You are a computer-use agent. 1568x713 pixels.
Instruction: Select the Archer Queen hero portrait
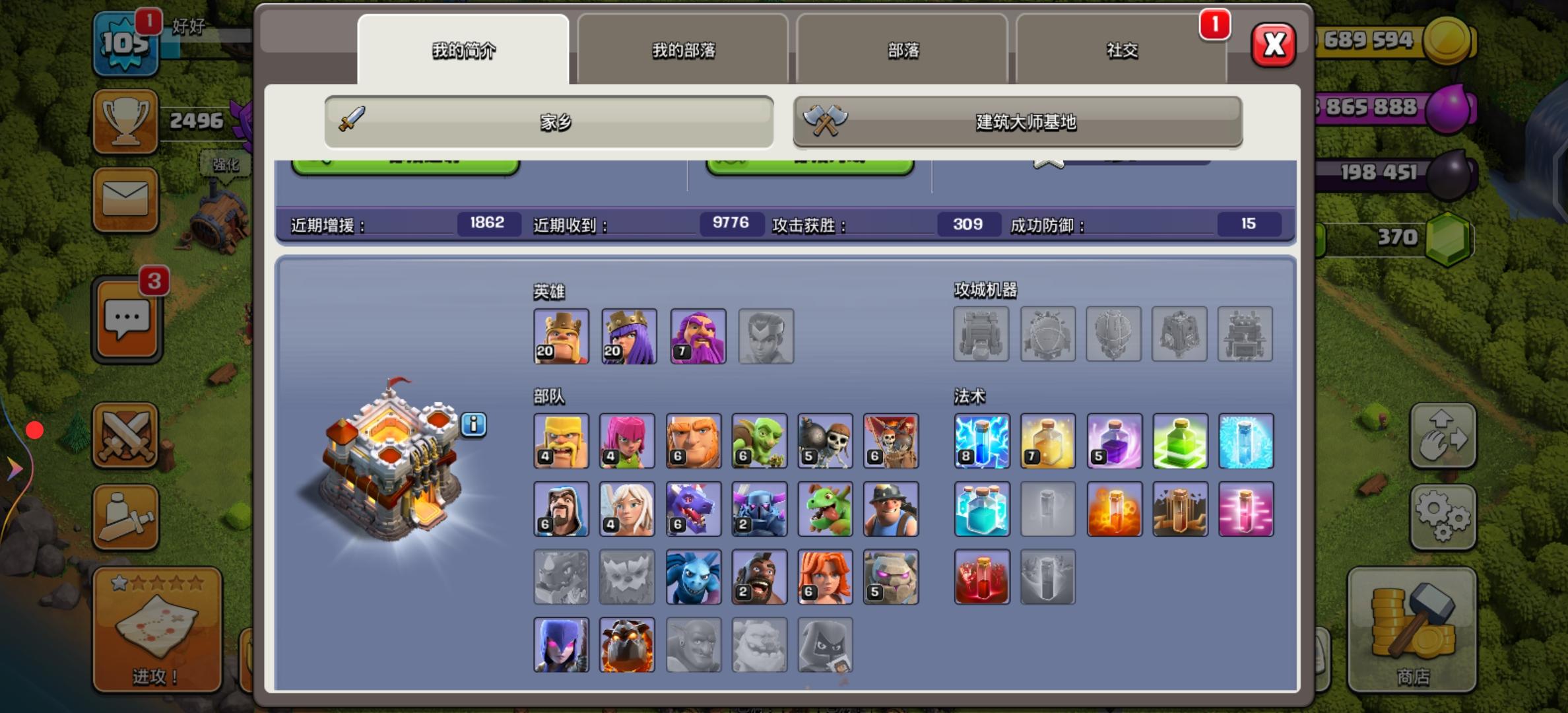[628, 337]
